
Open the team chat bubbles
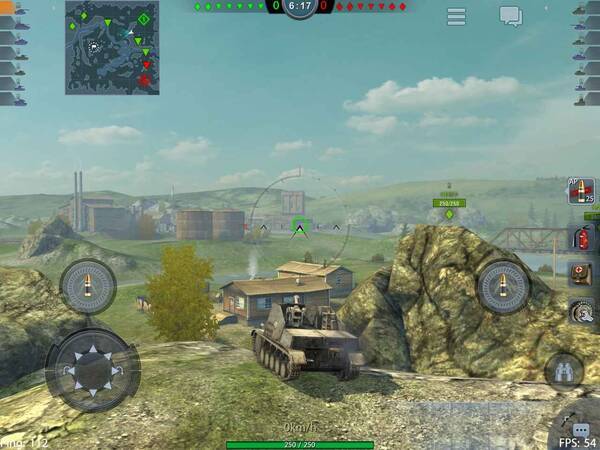511,16
